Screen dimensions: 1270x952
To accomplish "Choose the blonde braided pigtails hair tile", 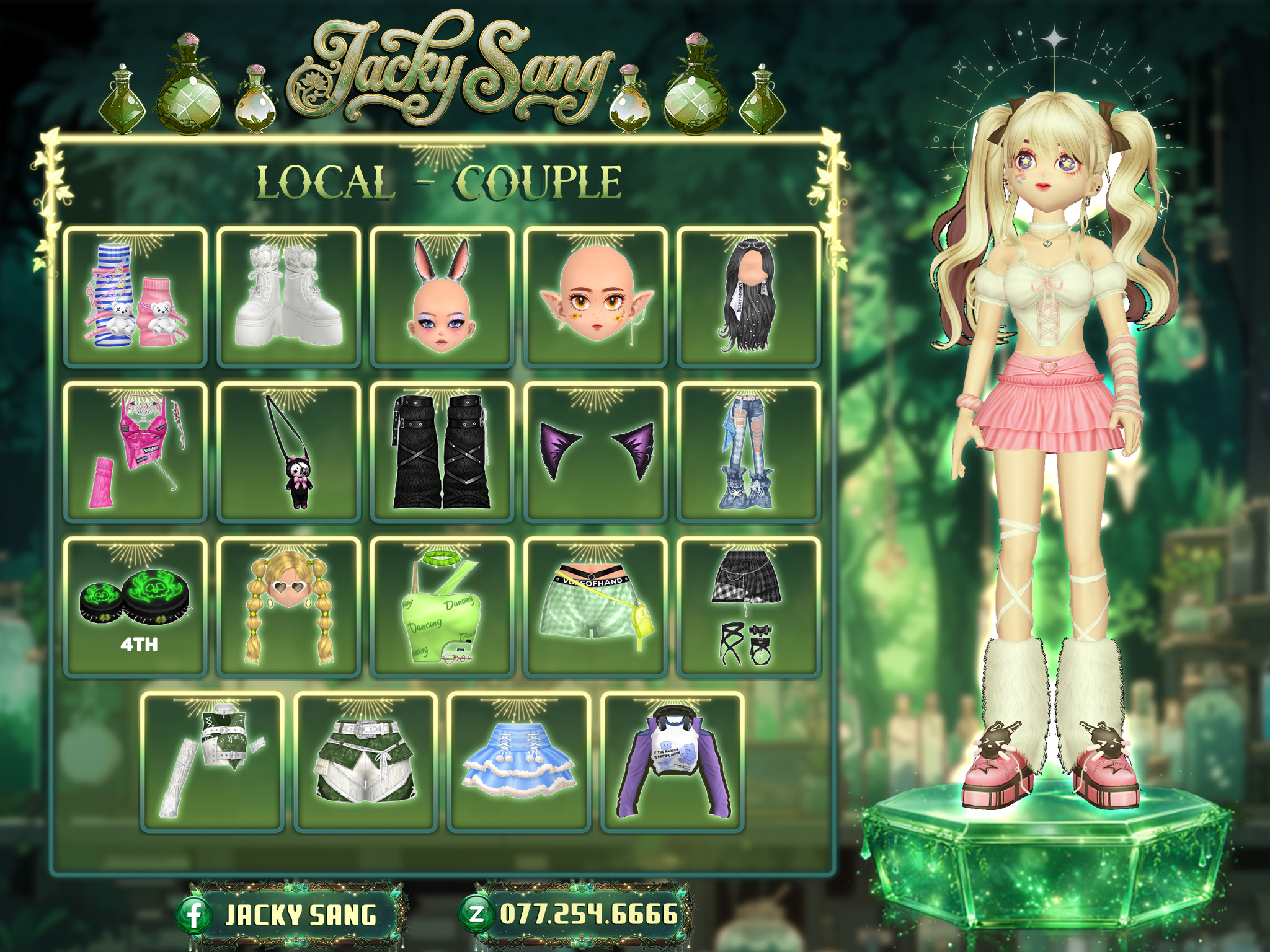I will 288,607.
